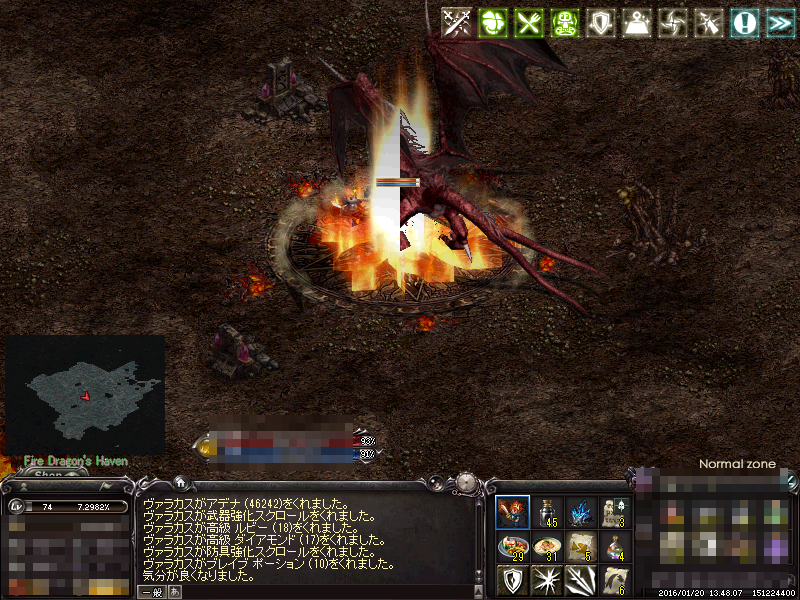
Task: Open the green fork and knife icon
Action: pyautogui.click(x=527, y=22)
